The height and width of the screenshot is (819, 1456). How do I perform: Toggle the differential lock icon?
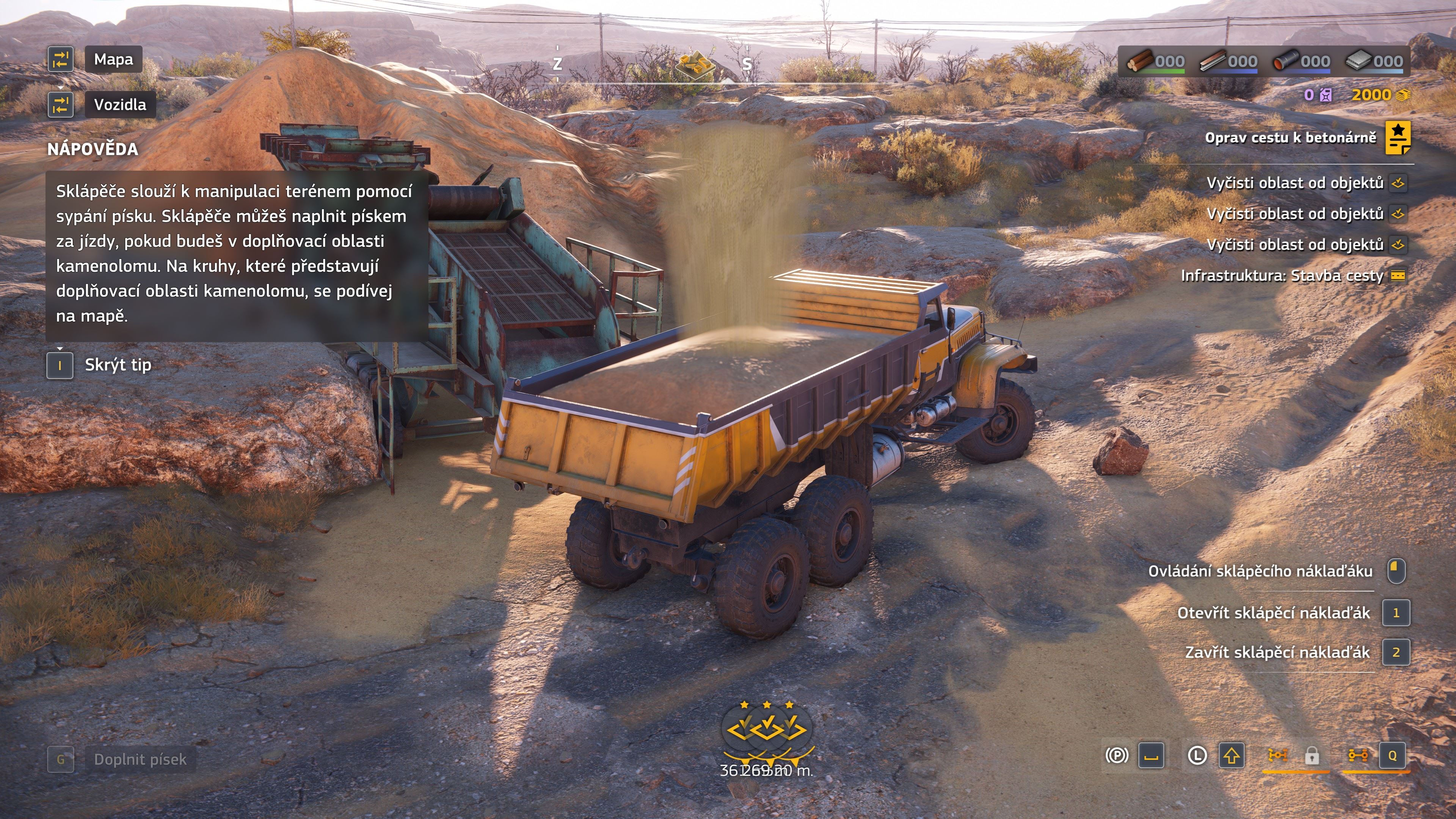1277,756
